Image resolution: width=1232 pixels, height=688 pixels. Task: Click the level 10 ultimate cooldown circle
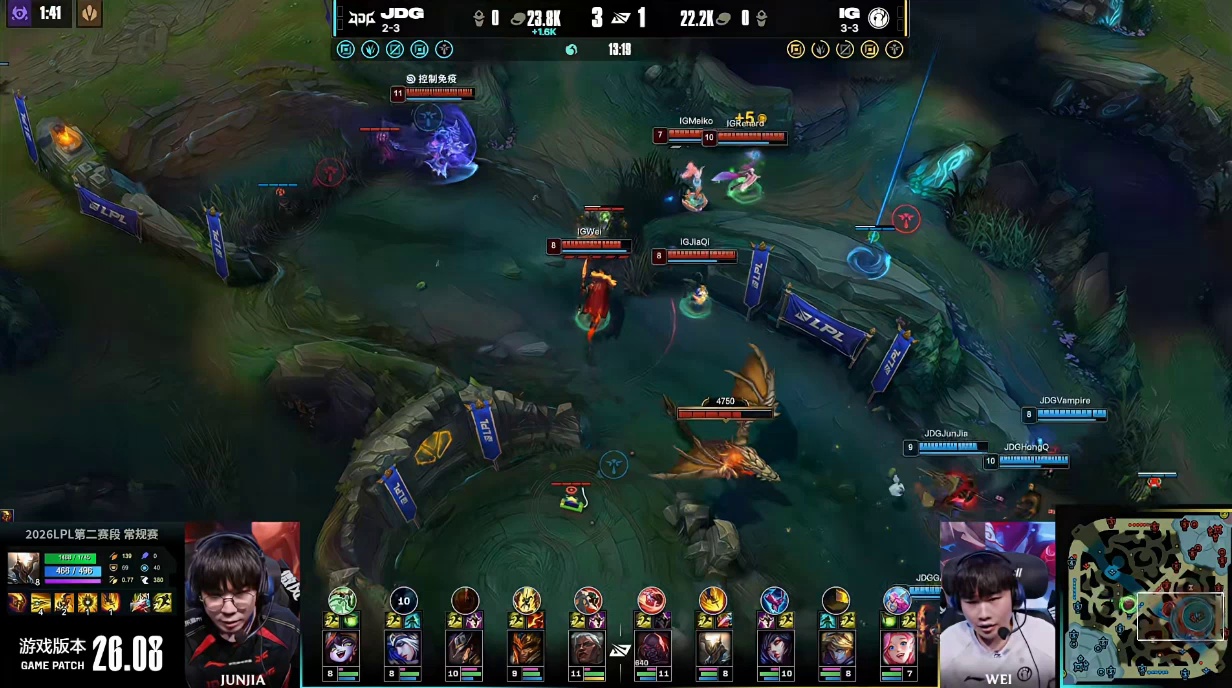tap(403, 600)
